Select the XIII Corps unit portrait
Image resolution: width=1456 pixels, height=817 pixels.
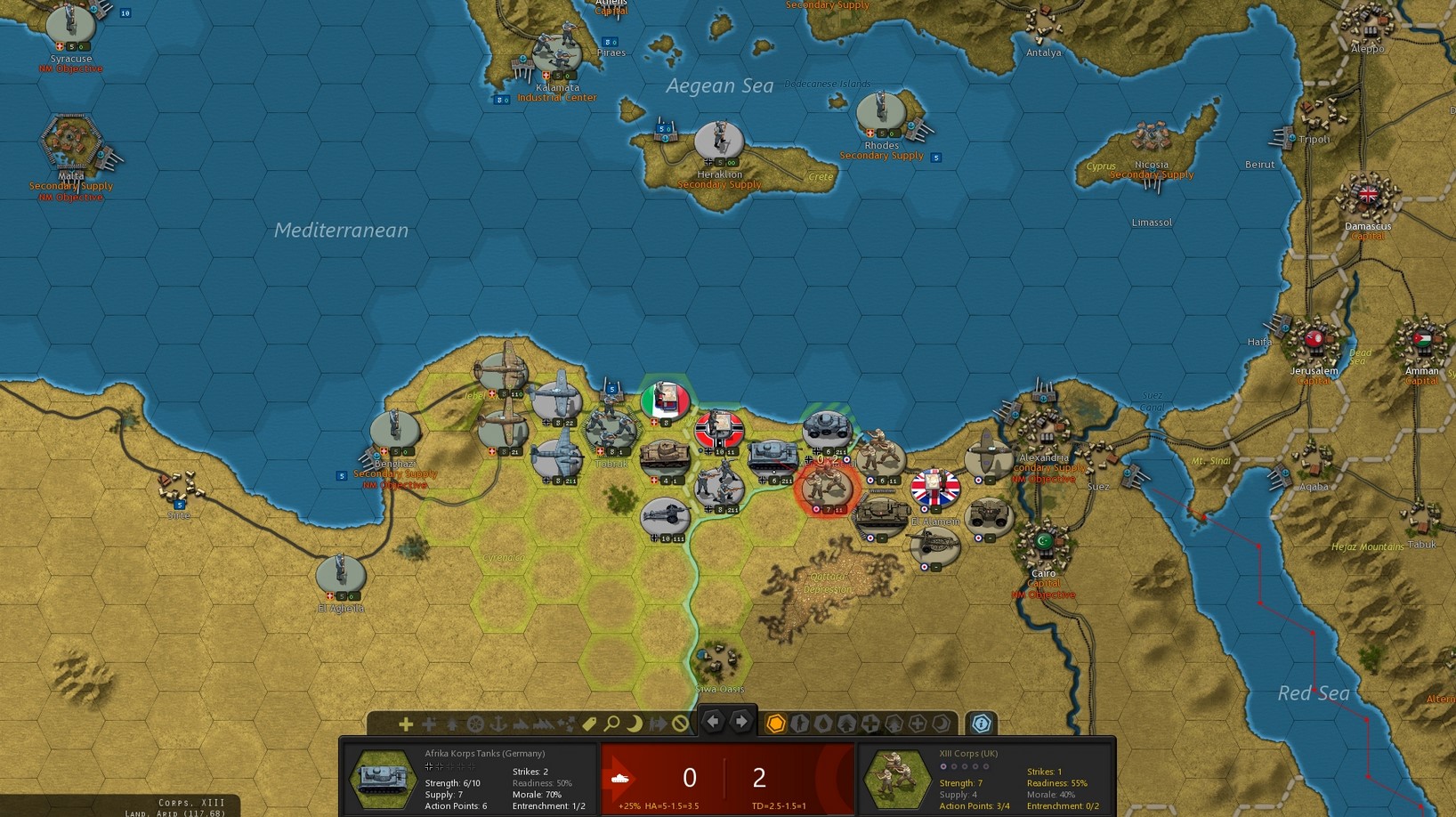pyautogui.click(x=897, y=779)
